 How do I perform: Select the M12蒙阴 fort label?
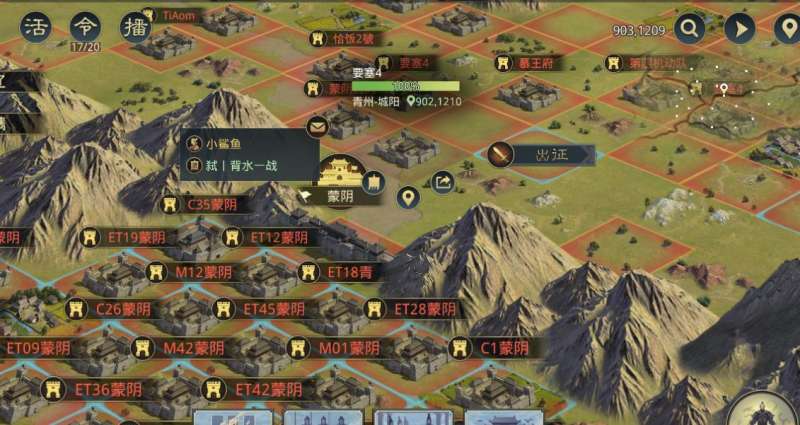pyautogui.click(x=193, y=272)
